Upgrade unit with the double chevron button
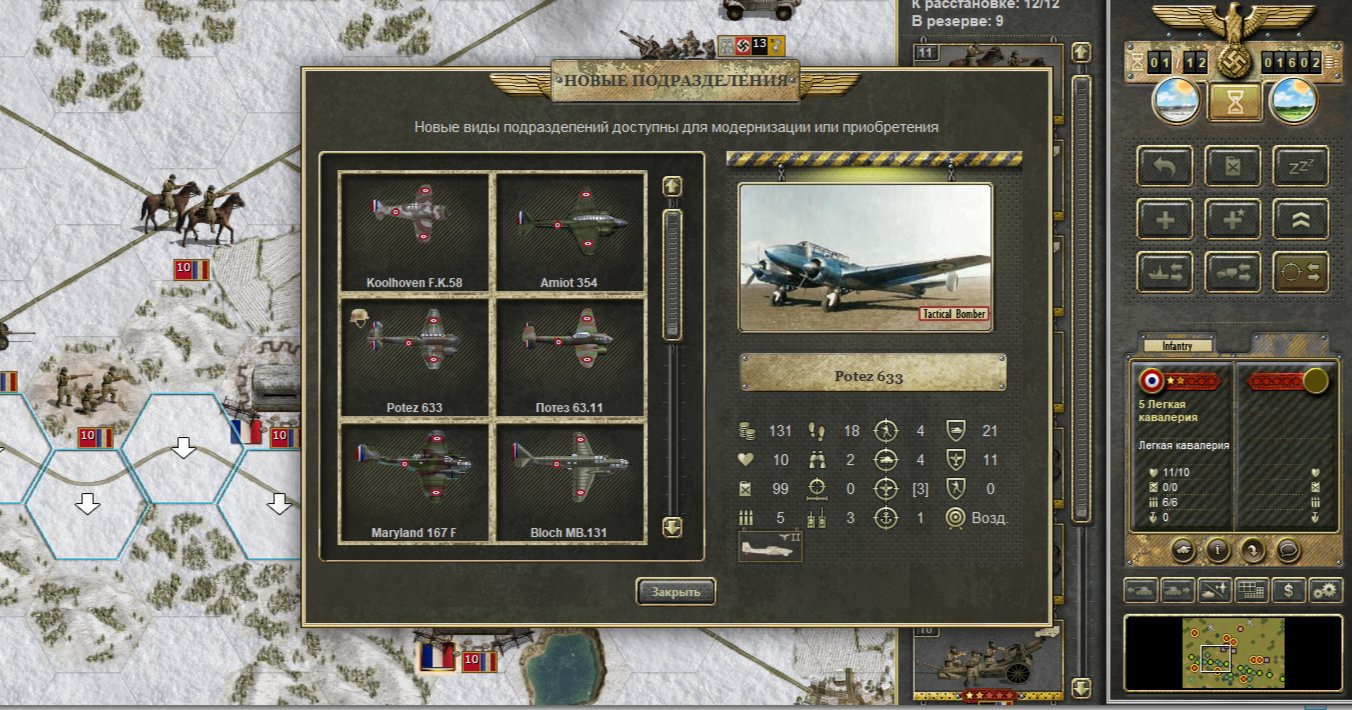Screen dimensions: 1352x710 point(1300,219)
